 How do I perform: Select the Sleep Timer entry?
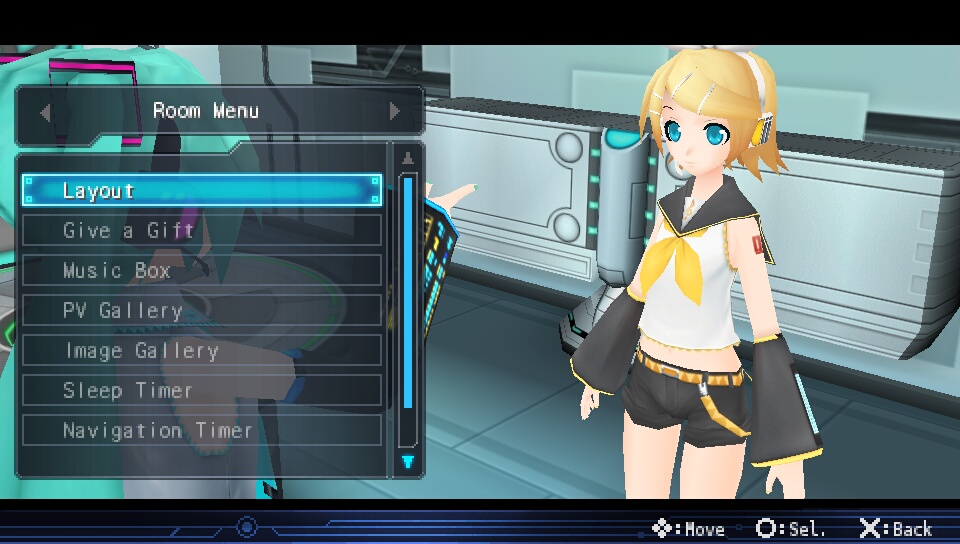coord(201,390)
